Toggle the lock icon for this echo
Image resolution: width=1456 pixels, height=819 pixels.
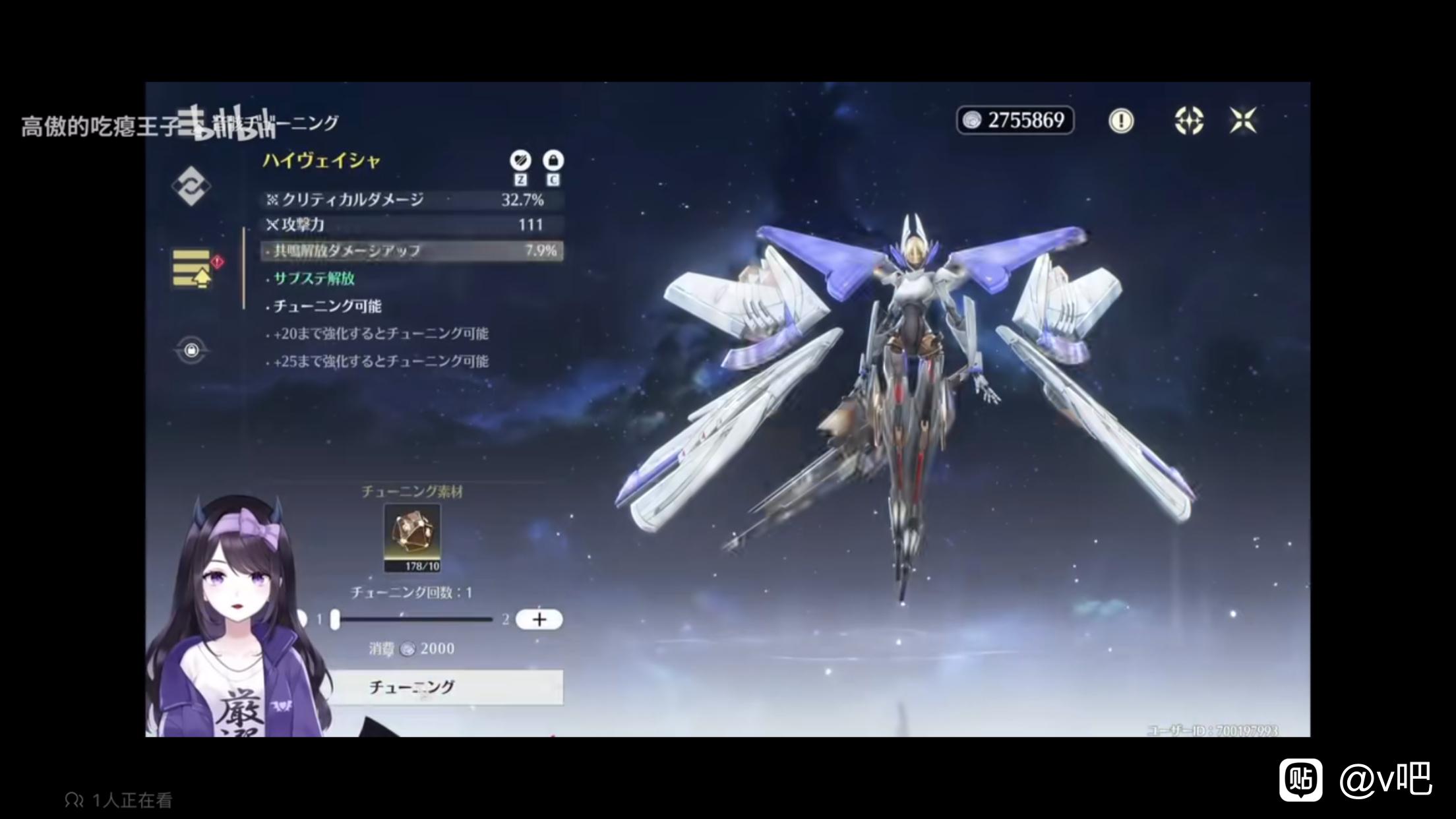(x=553, y=160)
